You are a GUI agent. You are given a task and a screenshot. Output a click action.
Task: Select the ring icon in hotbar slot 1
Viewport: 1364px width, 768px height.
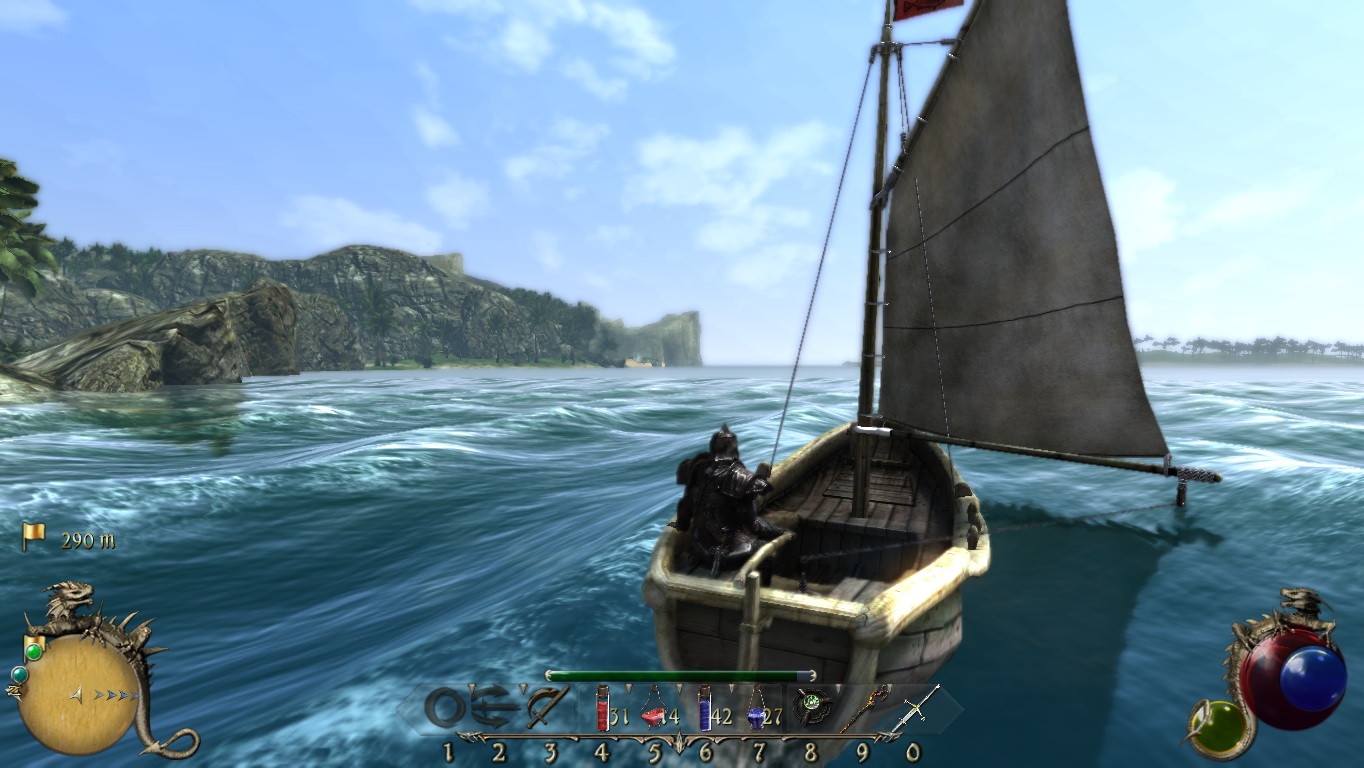click(445, 708)
